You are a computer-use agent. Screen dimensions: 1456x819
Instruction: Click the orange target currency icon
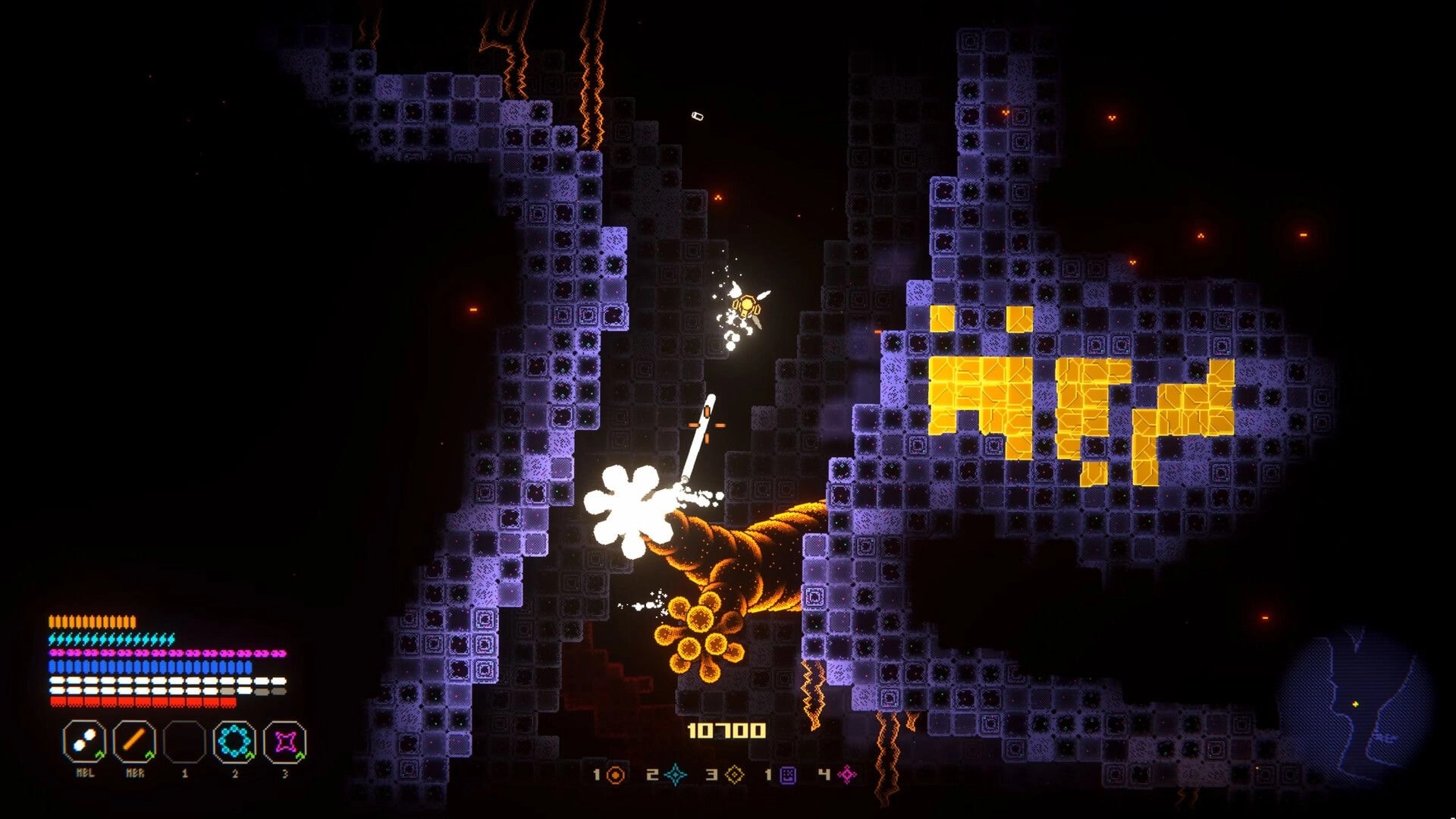pos(616,774)
